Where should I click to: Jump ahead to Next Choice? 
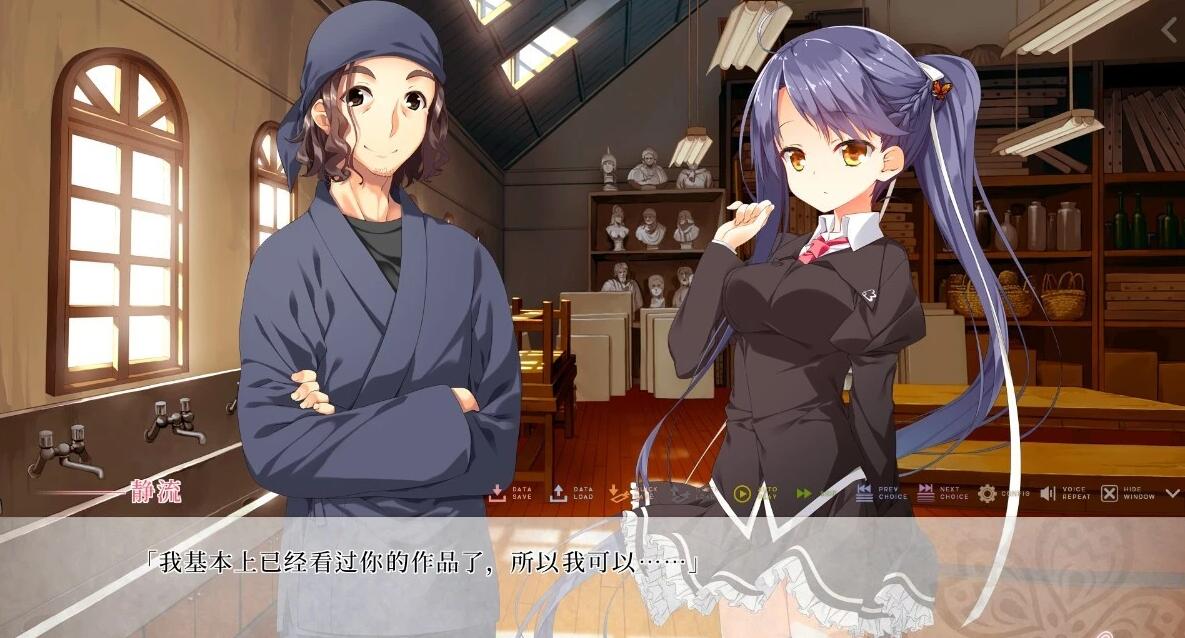coord(941,493)
